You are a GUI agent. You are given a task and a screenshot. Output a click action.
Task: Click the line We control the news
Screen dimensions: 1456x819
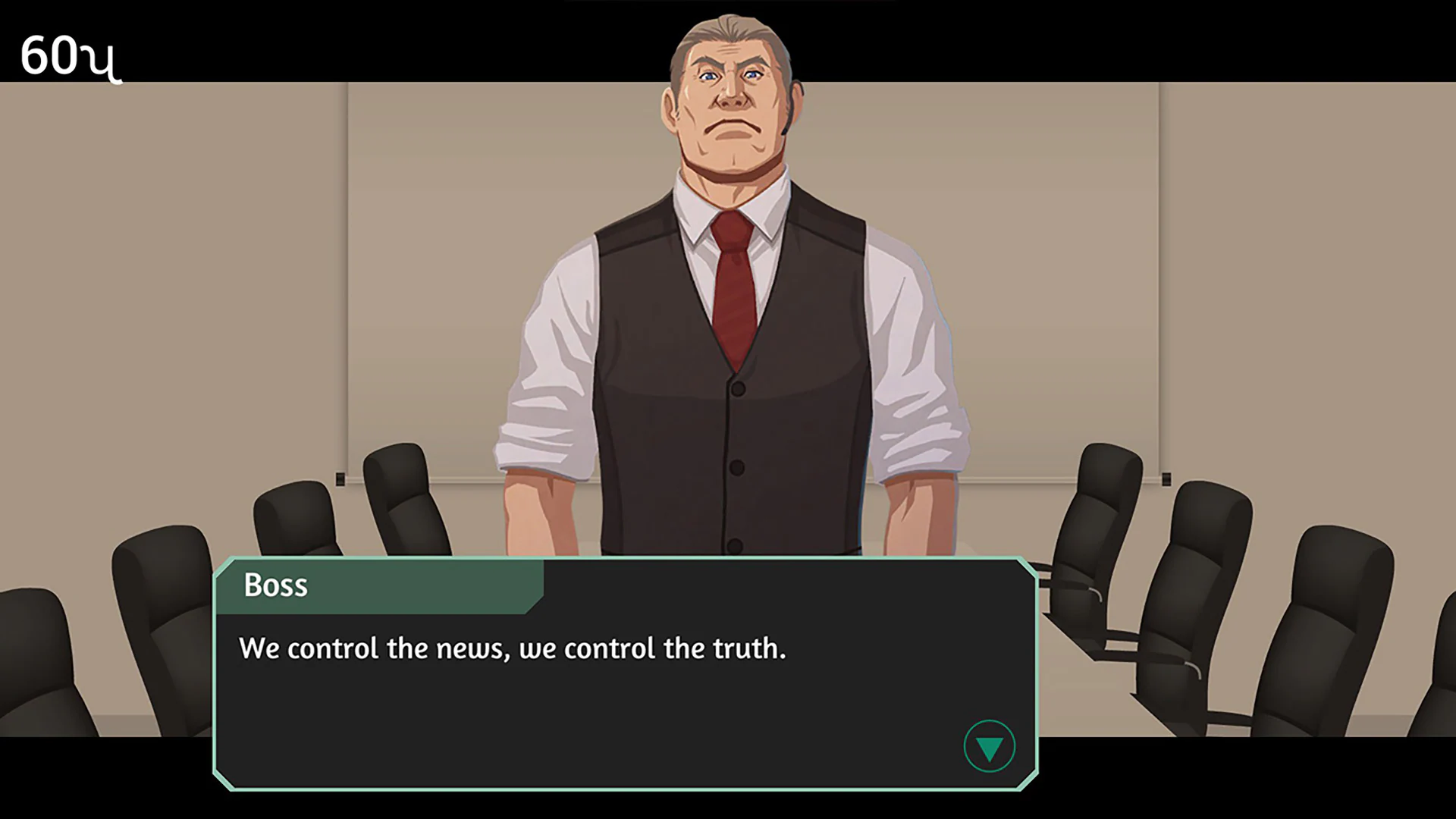[513, 648]
